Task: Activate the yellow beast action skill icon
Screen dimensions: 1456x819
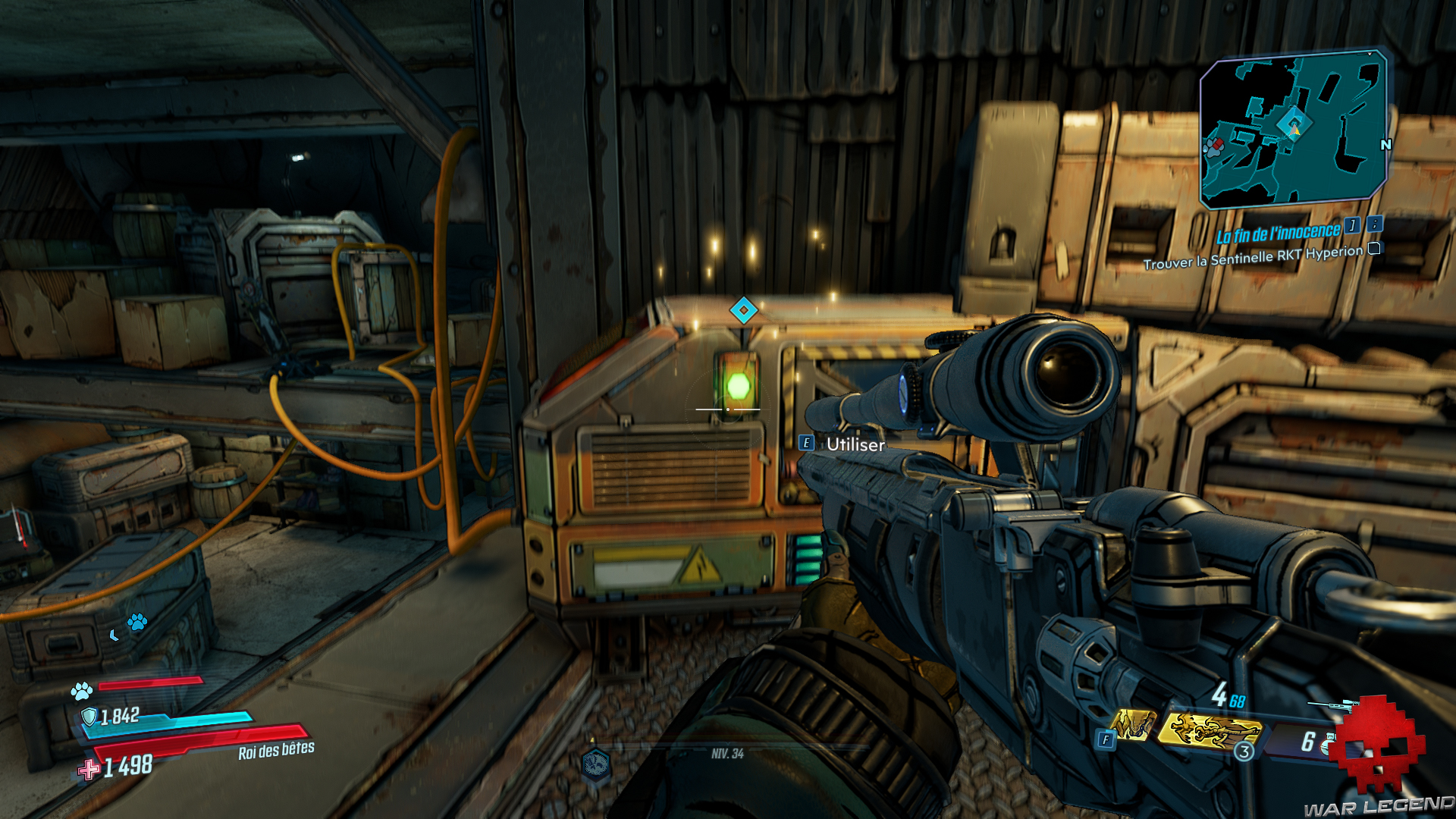Action: (x=1132, y=725)
